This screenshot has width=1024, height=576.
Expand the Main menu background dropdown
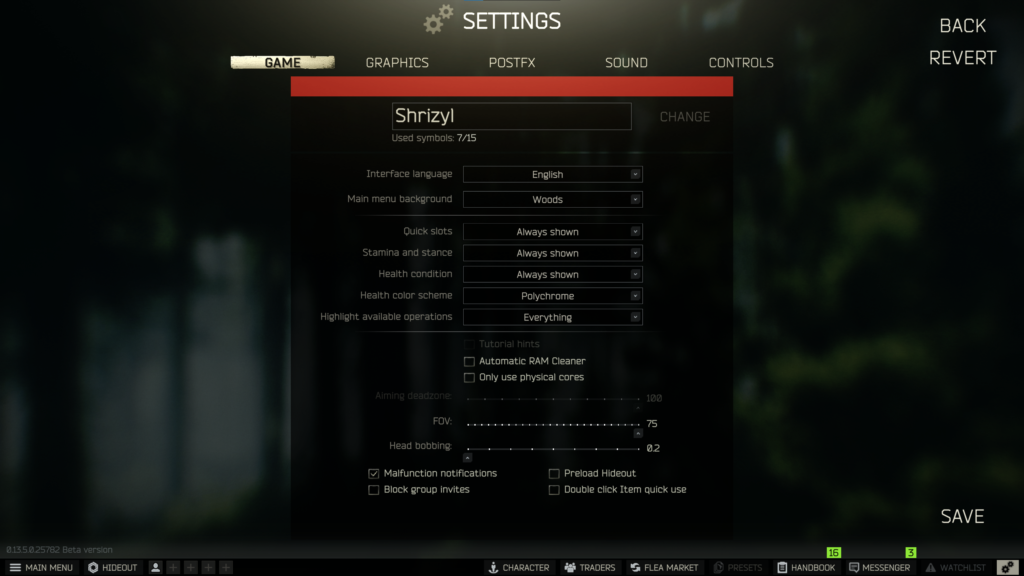[x=552, y=199]
